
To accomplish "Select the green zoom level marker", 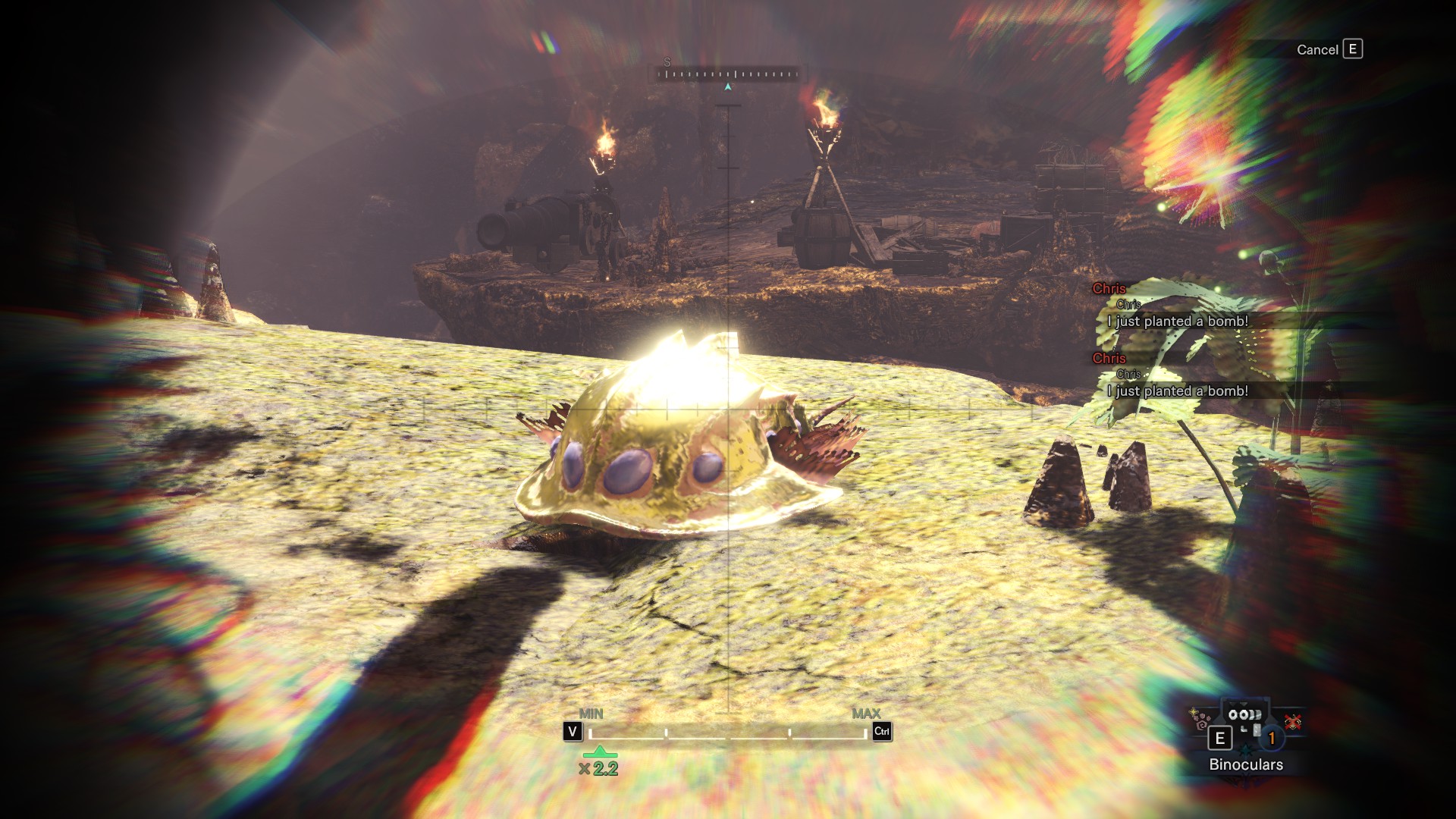I will [600, 752].
